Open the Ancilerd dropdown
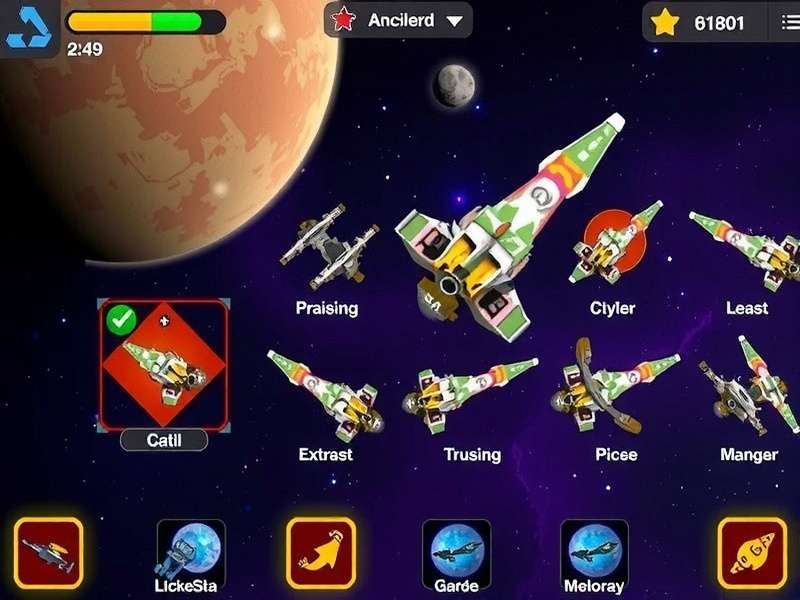This screenshot has width=800, height=600. (x=399, y=20)
